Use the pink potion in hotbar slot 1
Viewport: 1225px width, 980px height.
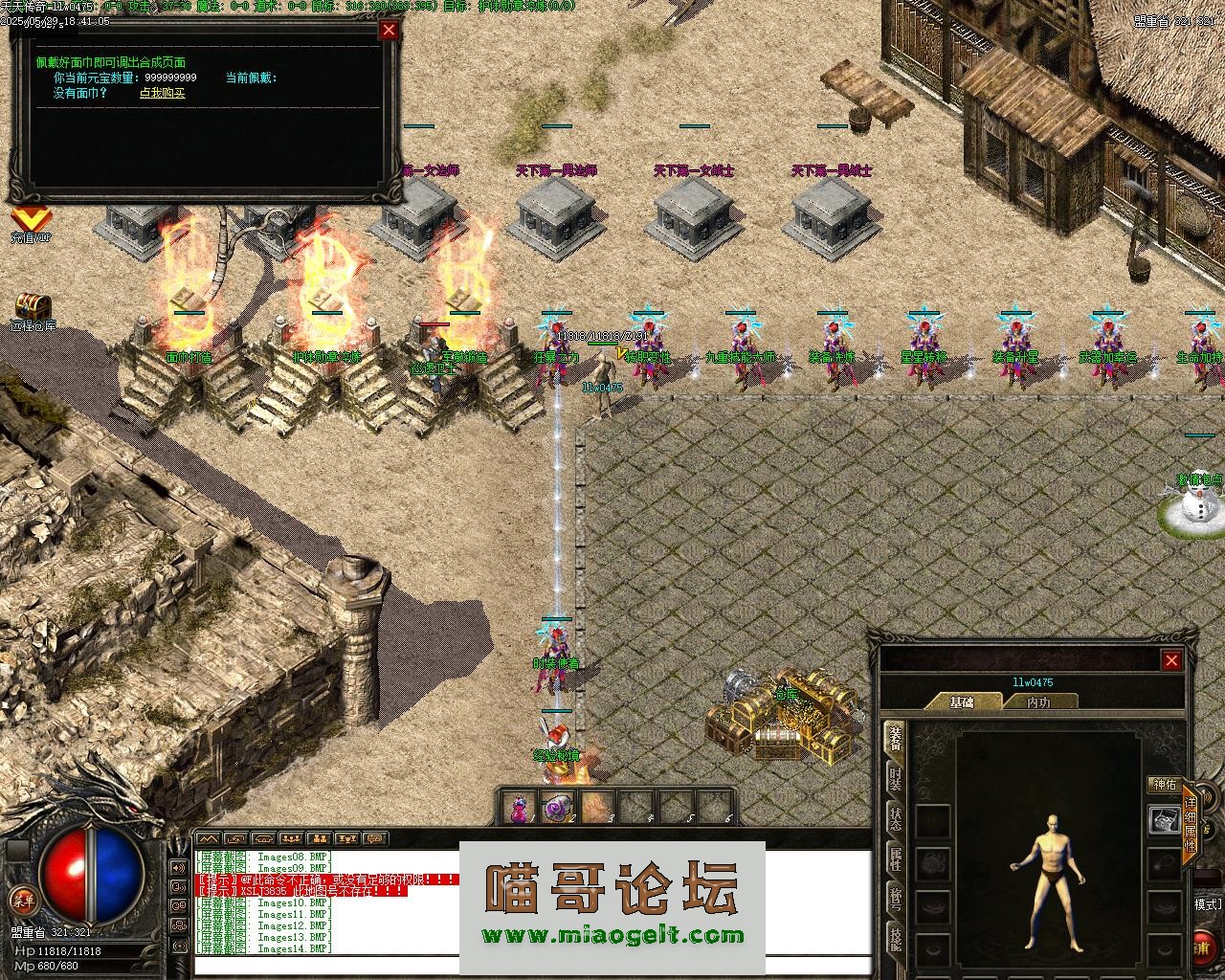pyautogui.click(x=520, y=807)
